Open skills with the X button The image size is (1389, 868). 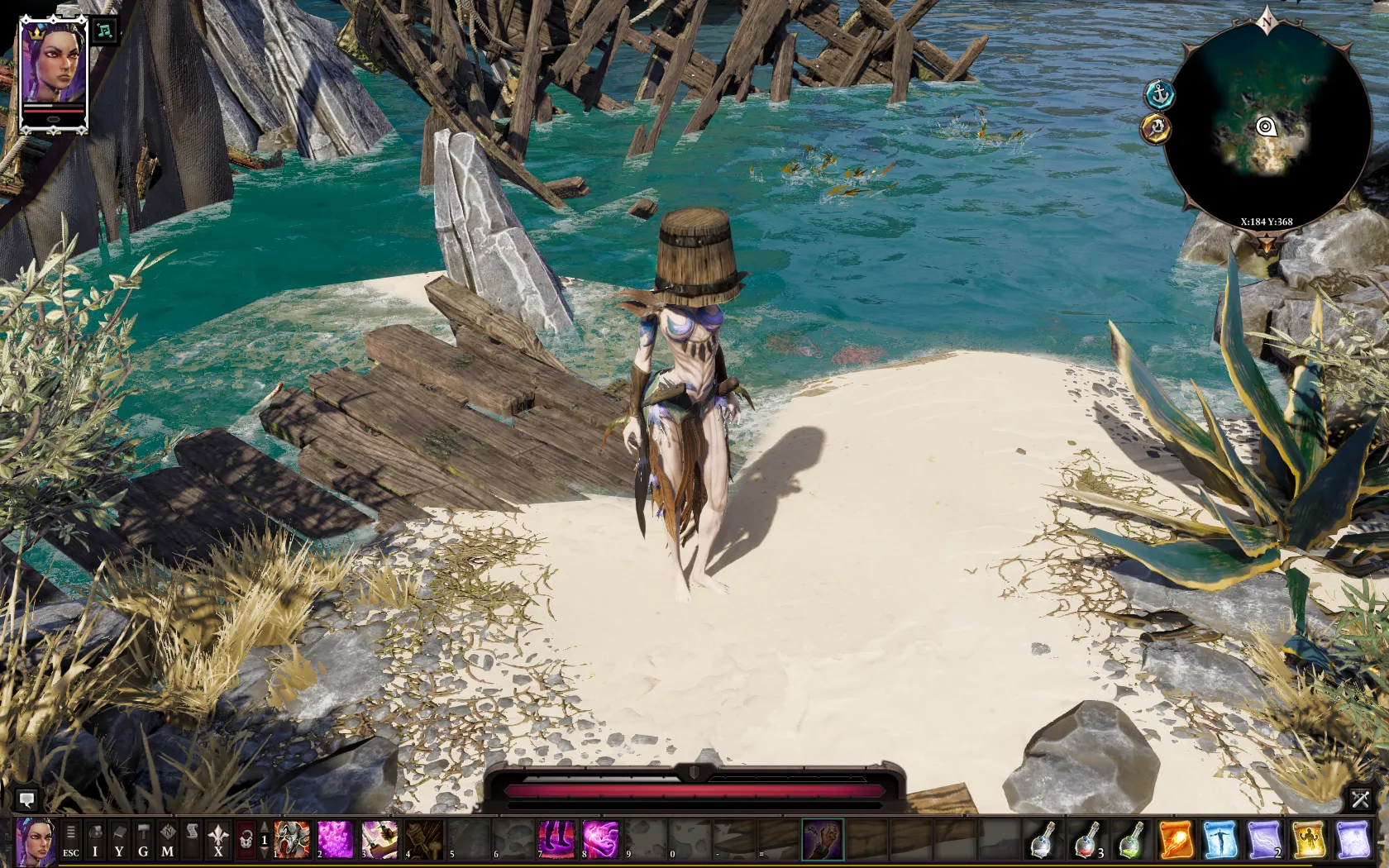[x=217, y=842]
